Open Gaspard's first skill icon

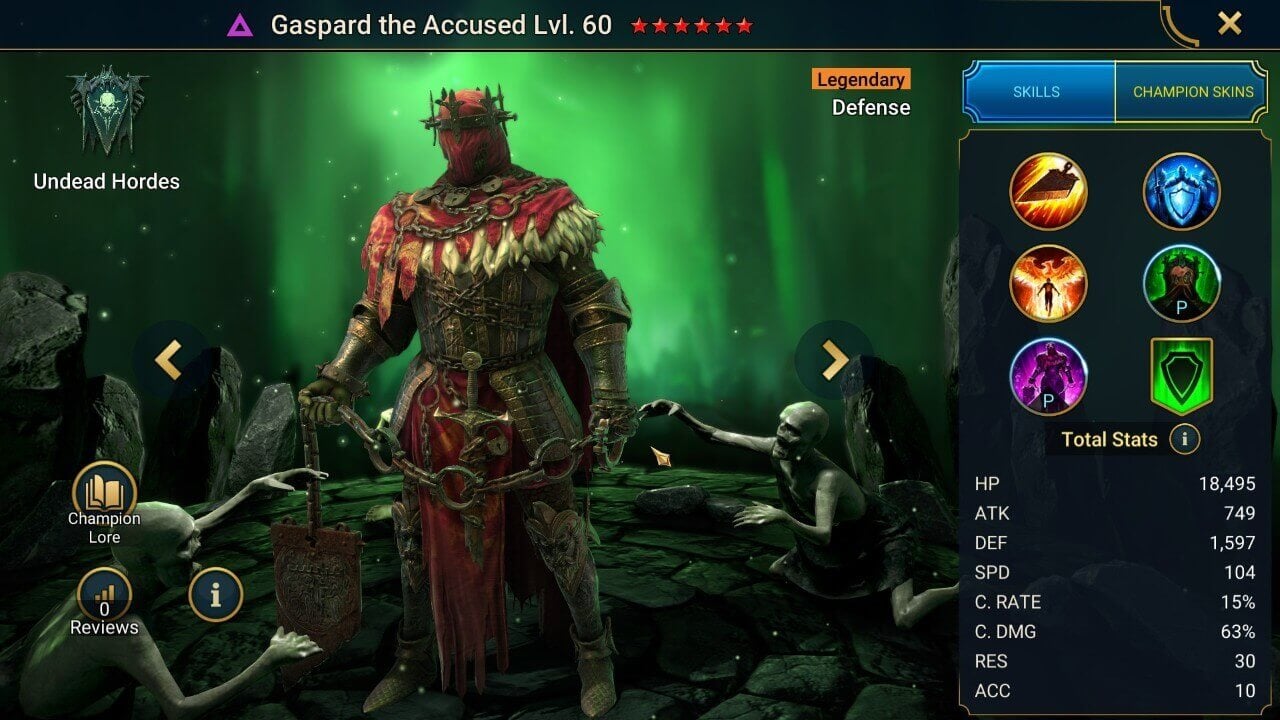[1049, 190]
